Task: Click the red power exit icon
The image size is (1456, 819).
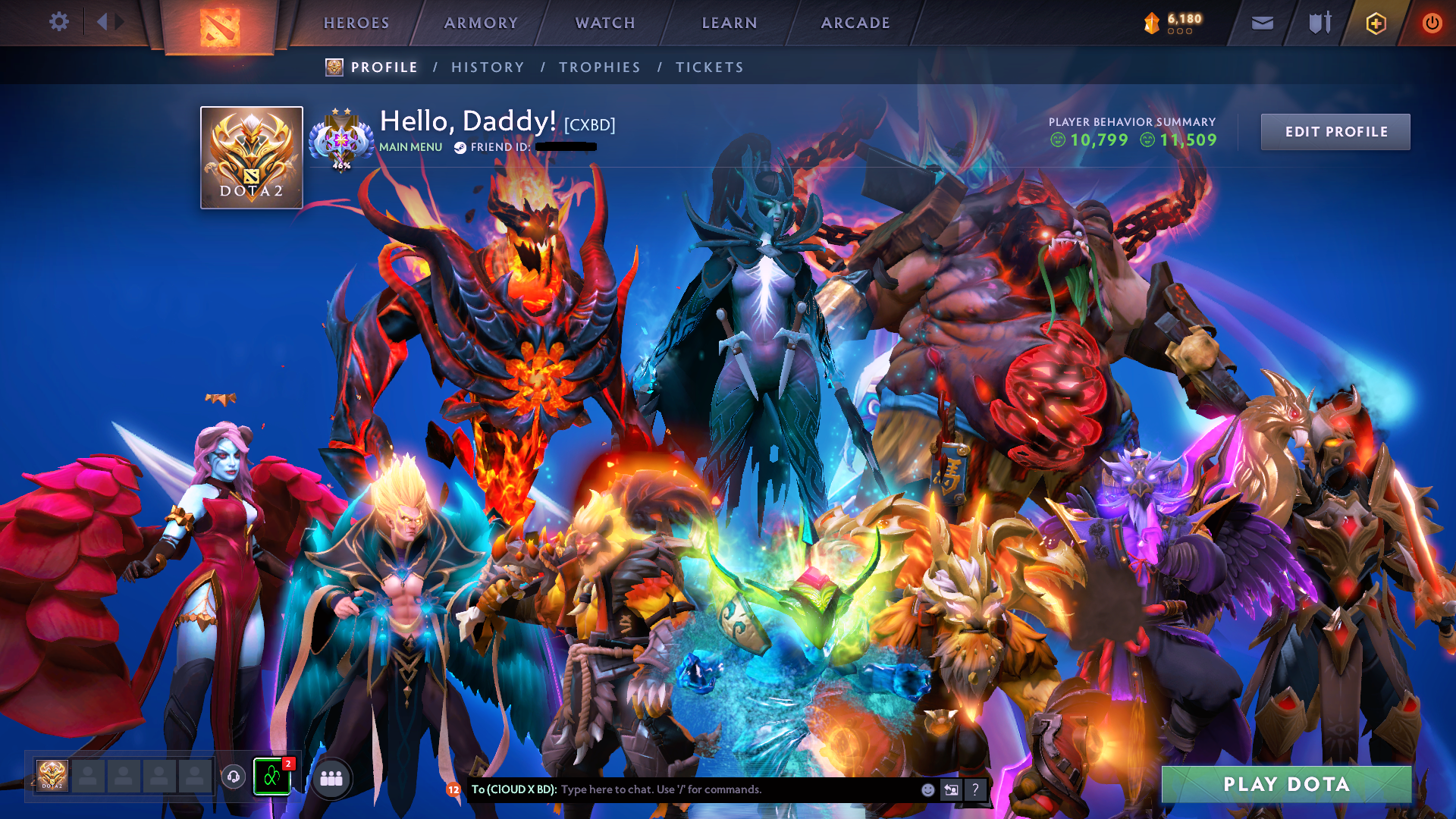Action: point(1432,23)
